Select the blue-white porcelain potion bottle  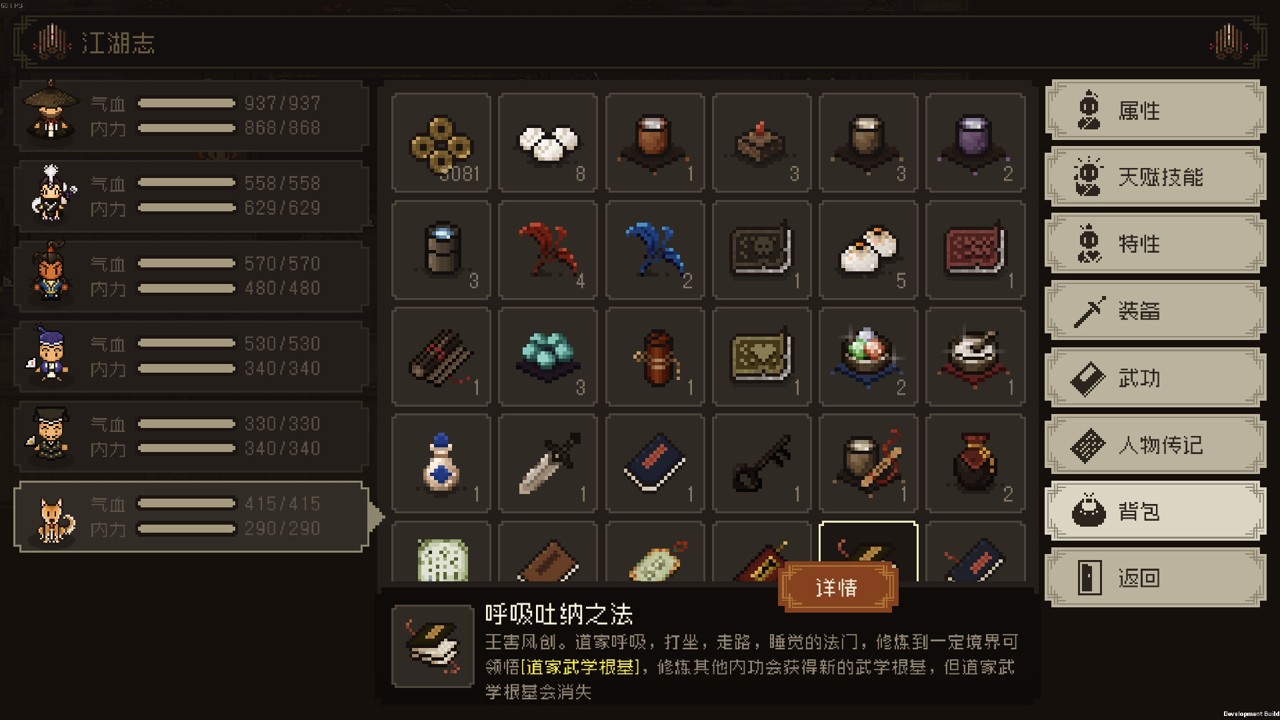[441, 463]
